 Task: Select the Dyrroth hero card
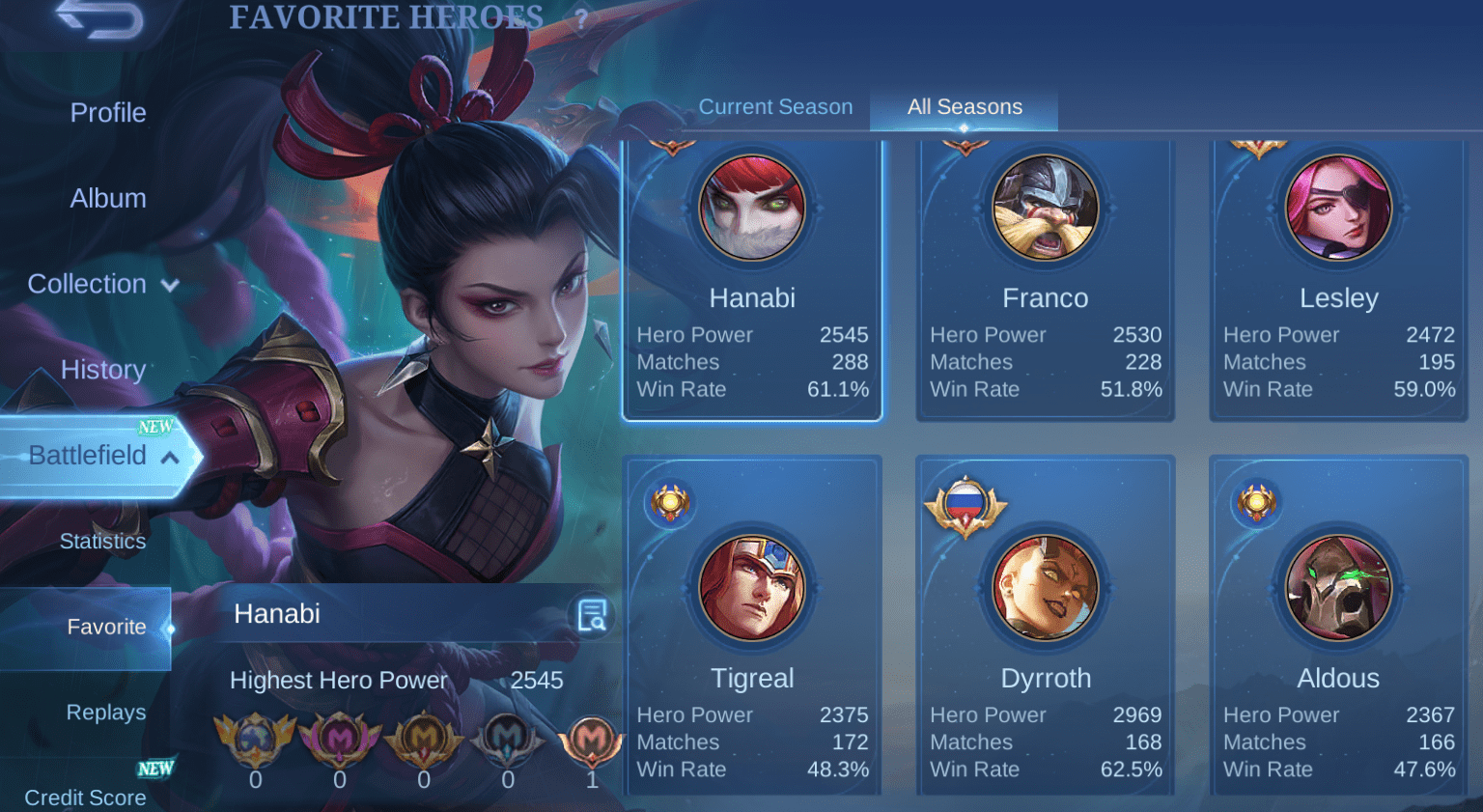pos(1045,628)
